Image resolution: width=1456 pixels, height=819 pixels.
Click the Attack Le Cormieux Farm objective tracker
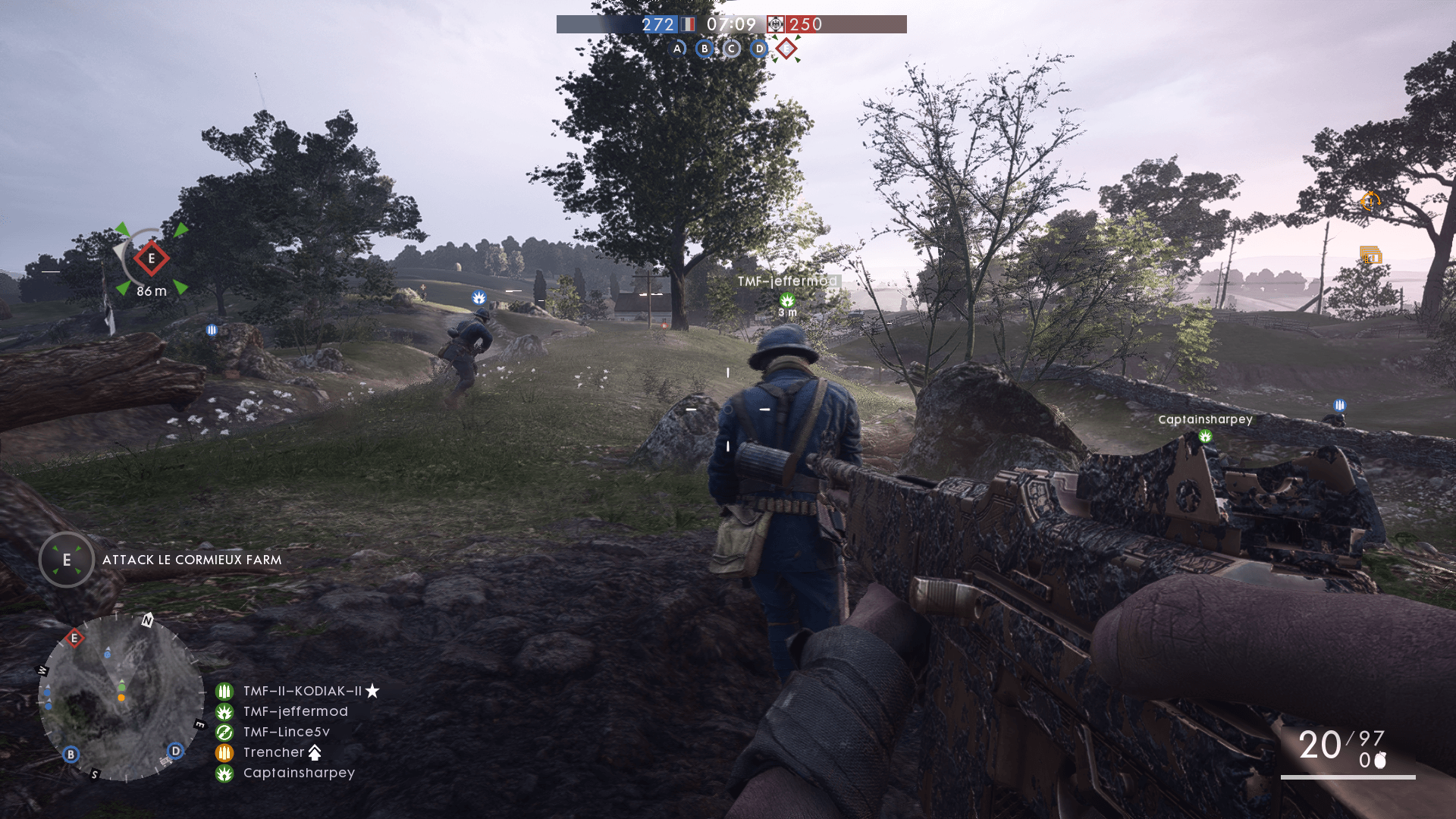tap(191, 560)
